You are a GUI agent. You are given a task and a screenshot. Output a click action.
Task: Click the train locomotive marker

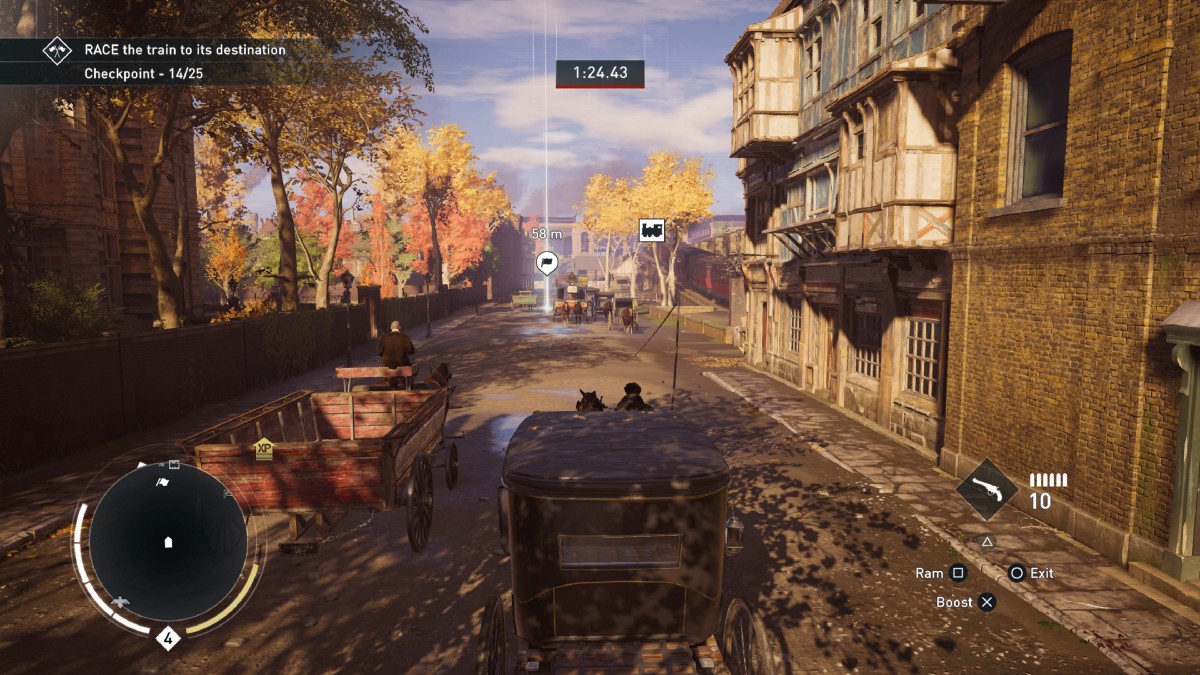pyautogui.click(x=652, y=230)
